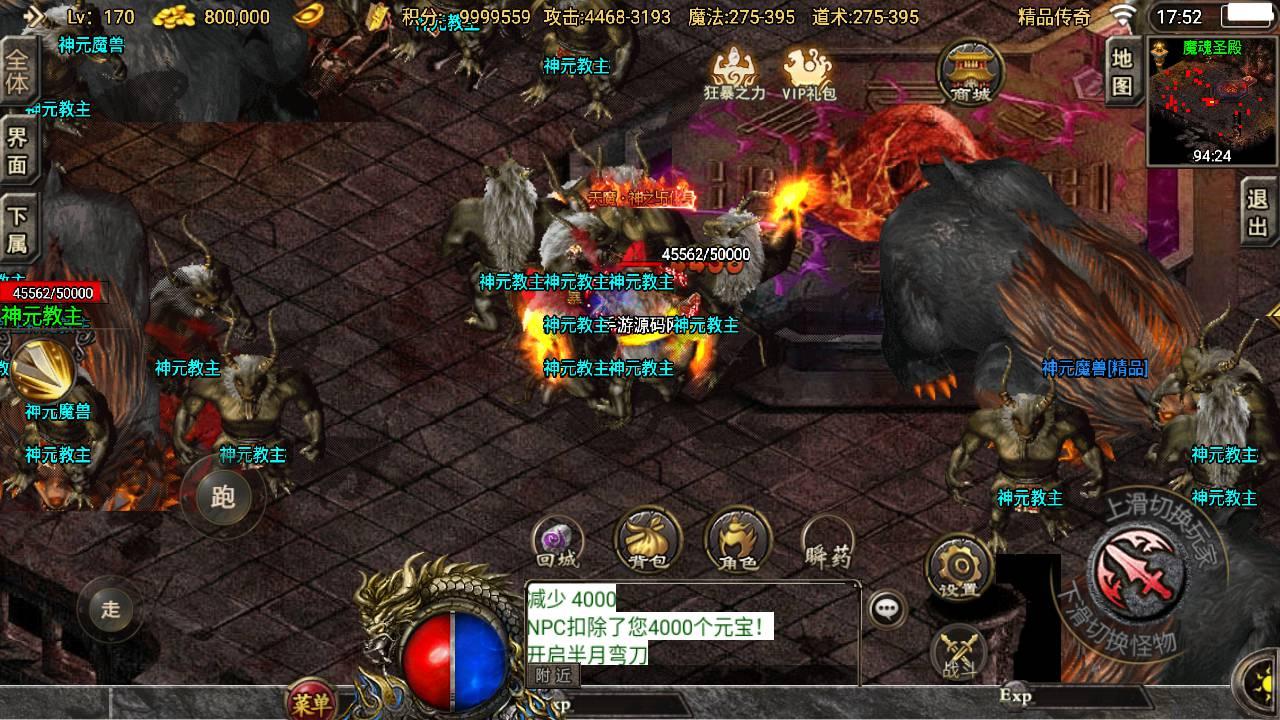Click the 魔魂圣殿 minimap
The width and height of the screenshot is (1280, 720).
tap(1212, 100)
